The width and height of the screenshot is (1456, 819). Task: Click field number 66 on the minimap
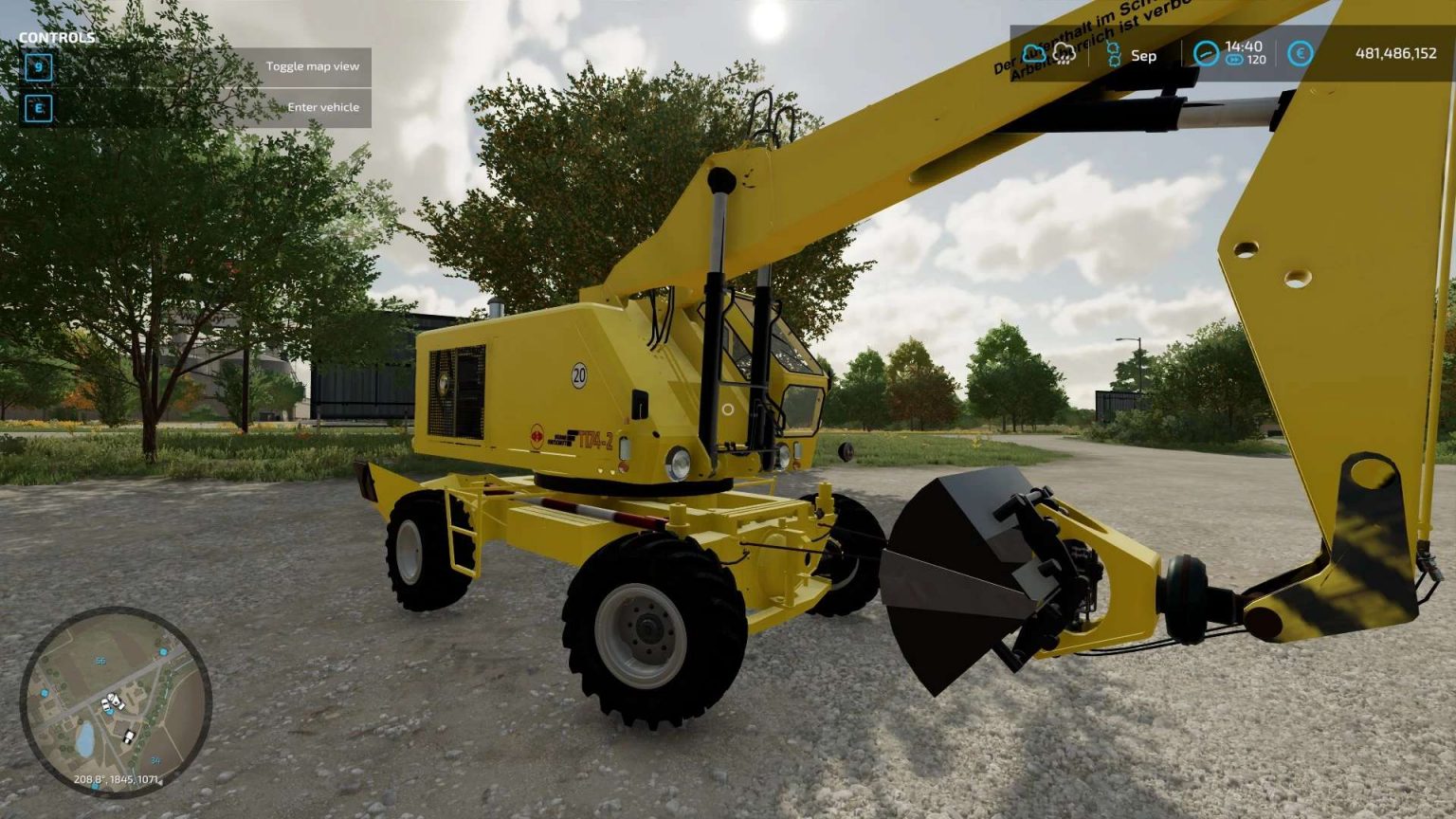pyautogui.click(x=100, y=661)
